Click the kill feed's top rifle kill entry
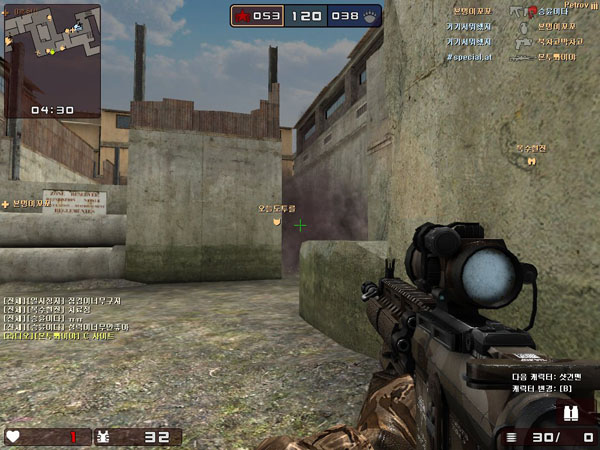This screenshot has width=600, height=450. pyautogui.click(x=518, y=10)
